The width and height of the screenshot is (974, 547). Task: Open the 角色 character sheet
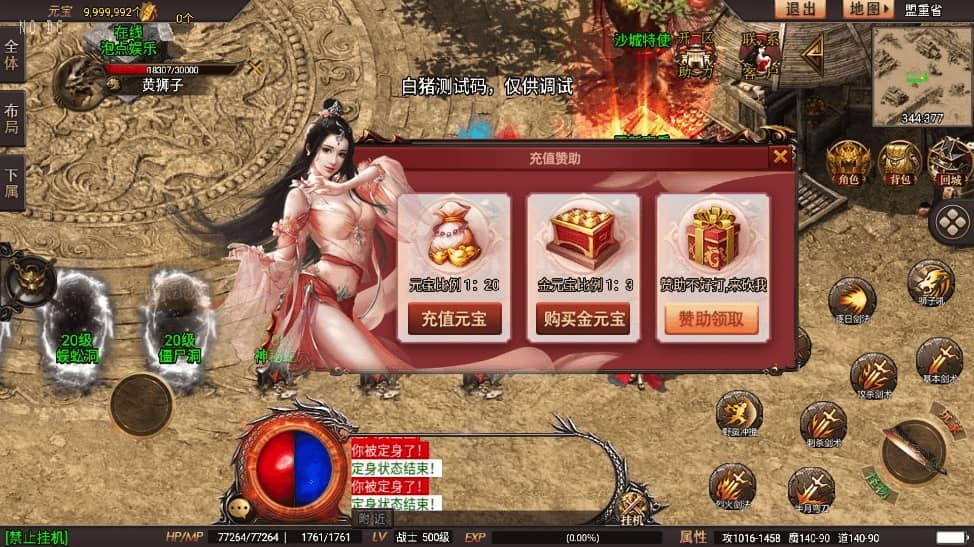tap(848, 162)
